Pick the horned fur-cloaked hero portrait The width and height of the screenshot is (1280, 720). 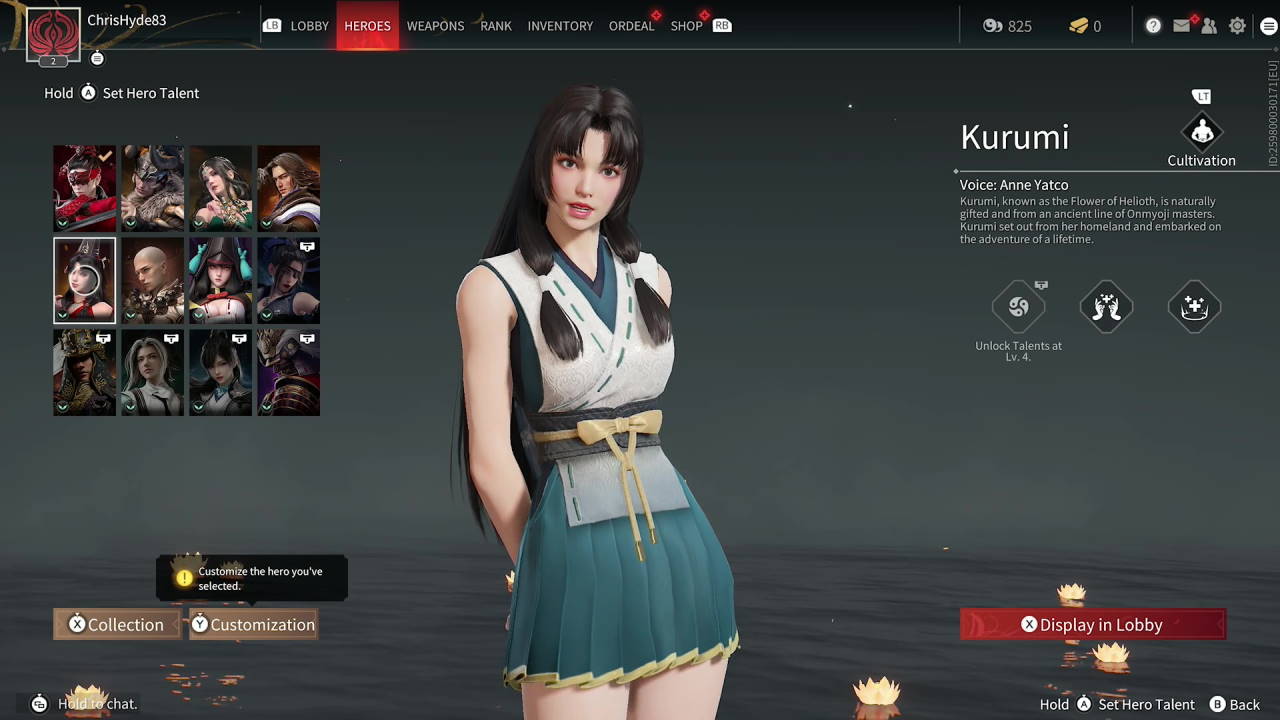(x=153, y=188)
